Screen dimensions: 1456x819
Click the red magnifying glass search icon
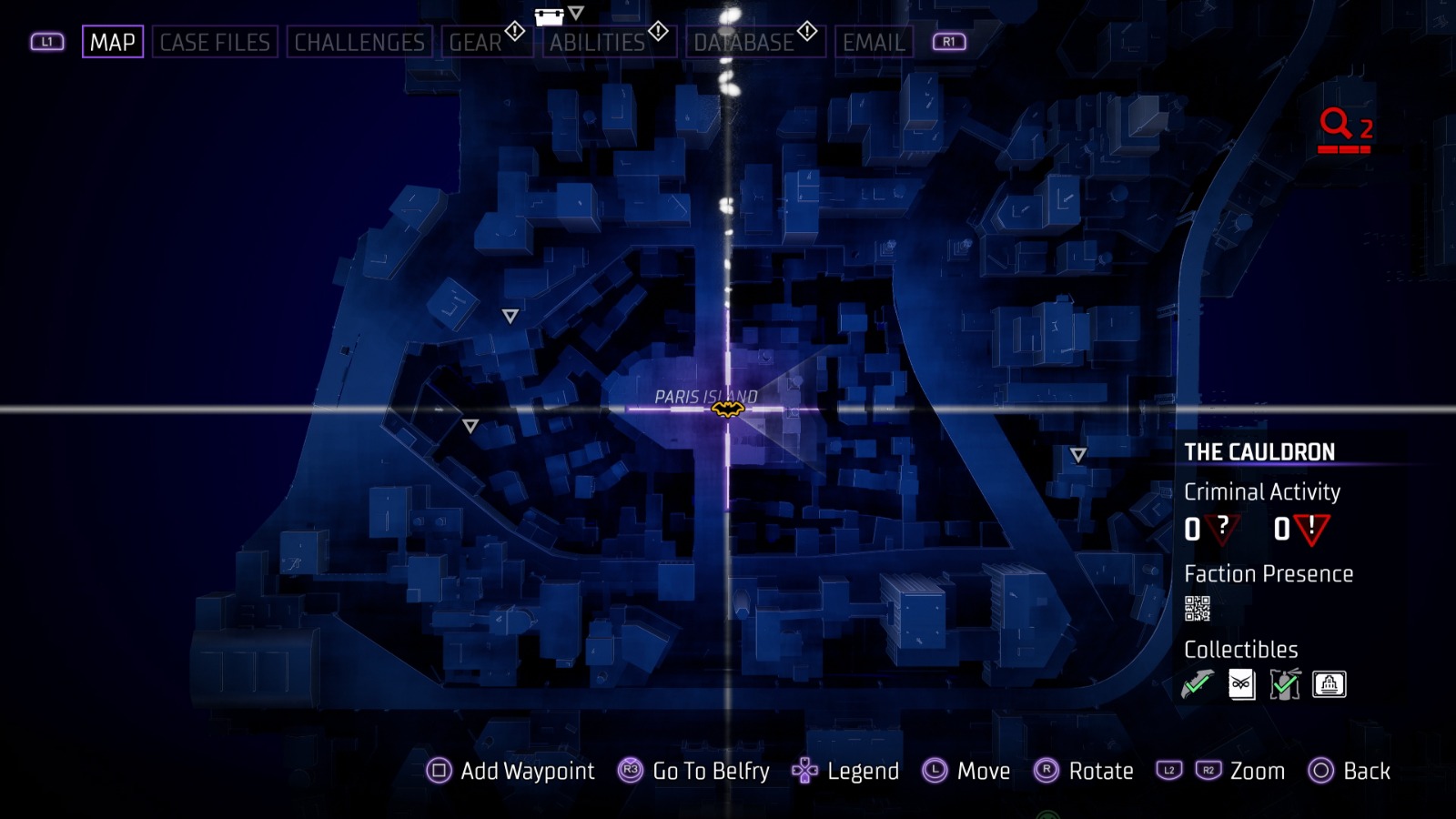pyautogui.click(x=1334, y=121)
